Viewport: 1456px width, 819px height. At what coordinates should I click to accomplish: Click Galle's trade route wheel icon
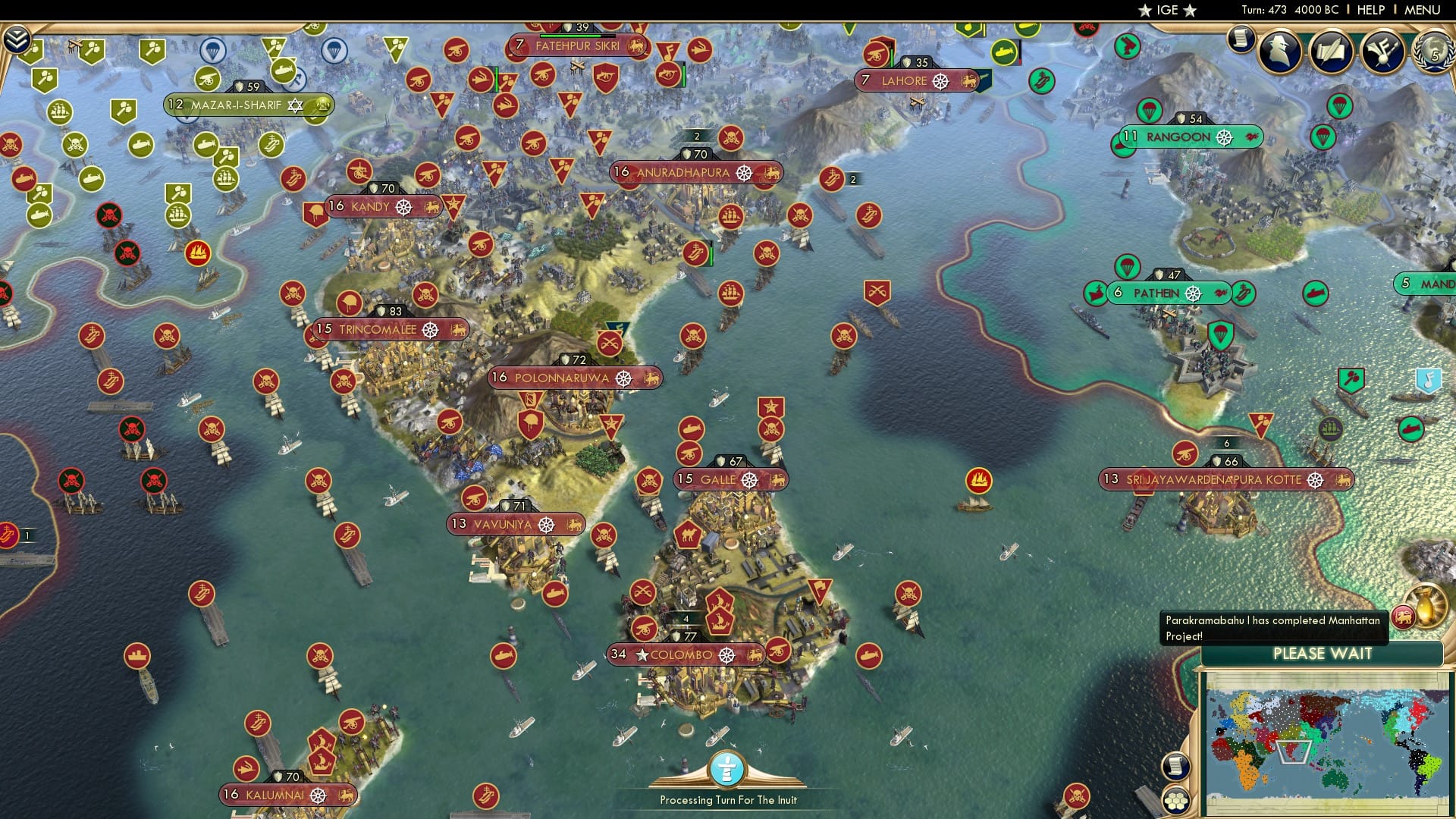(x=750, y=479)
